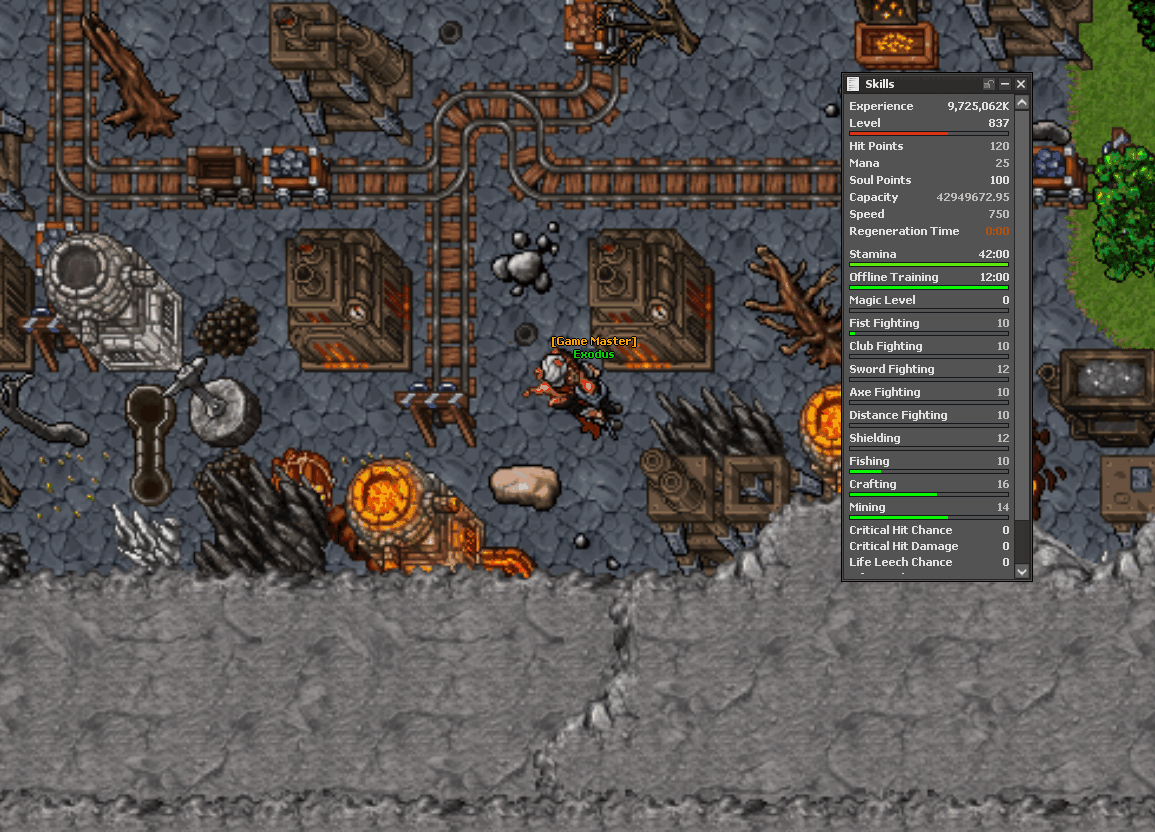Click the Skills panel scroll-down arrow
Image resolution: width=1155 pixels, height=832 pixels.
(x=1021, y=571)
